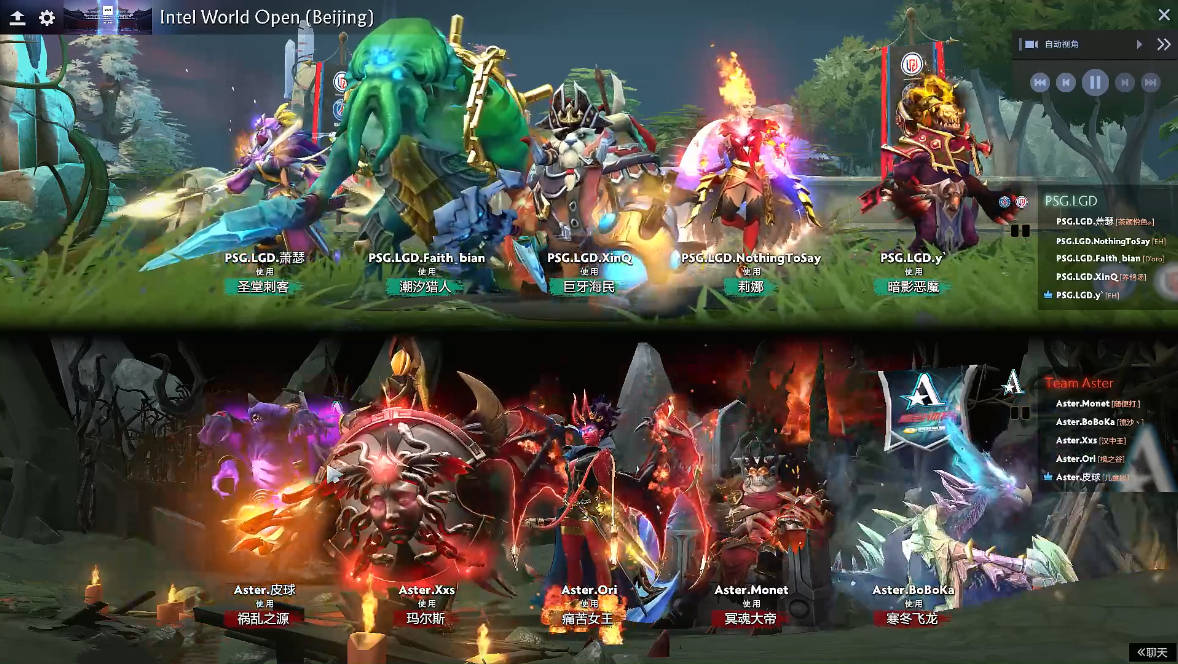Select PSG.LGD.Faith_bian in the player list

point(1098,258)
